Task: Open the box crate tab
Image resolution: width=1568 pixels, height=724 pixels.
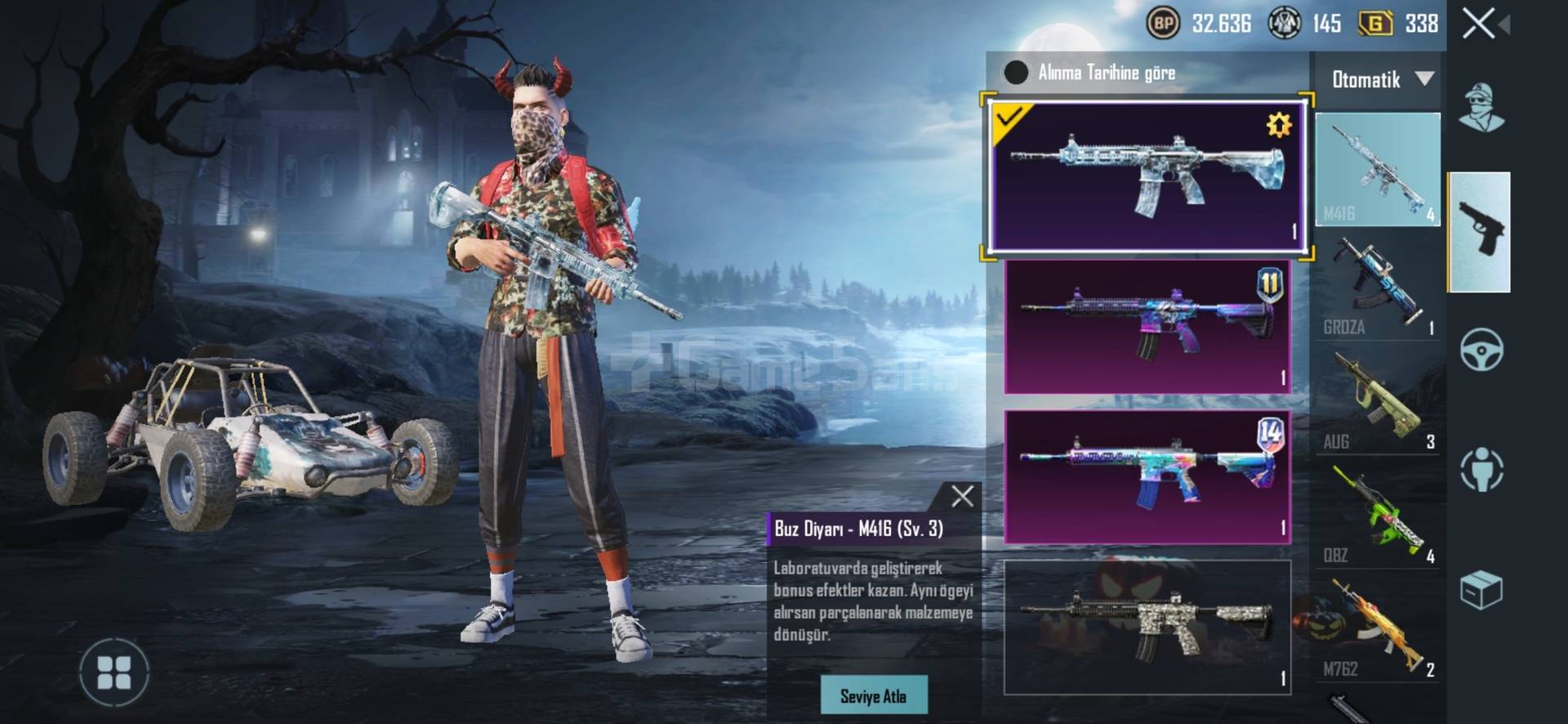Action: click(x=1481, y=589)
